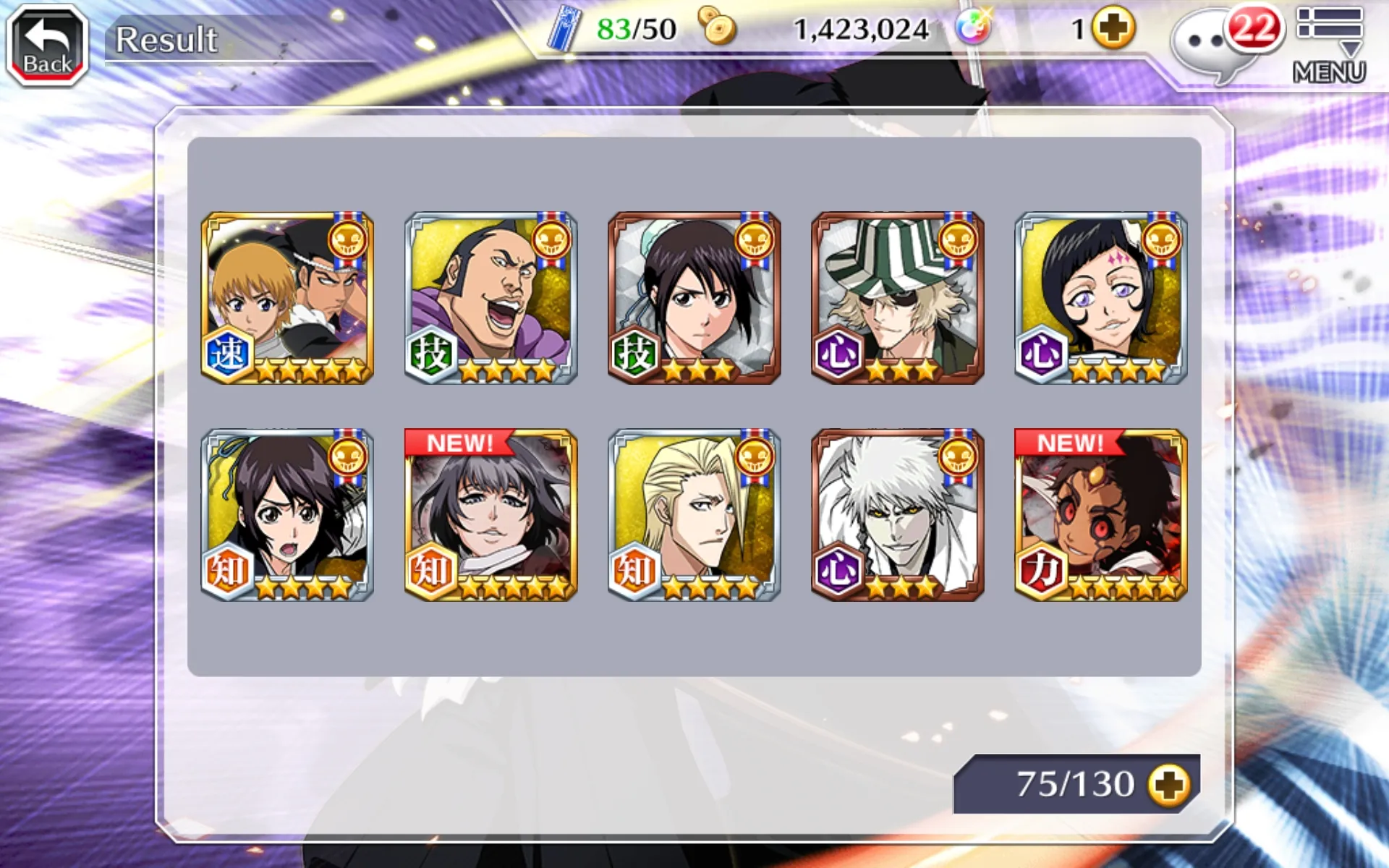Choose the three-star striped hat character card
1389x868 pixels.
[897, 297]
